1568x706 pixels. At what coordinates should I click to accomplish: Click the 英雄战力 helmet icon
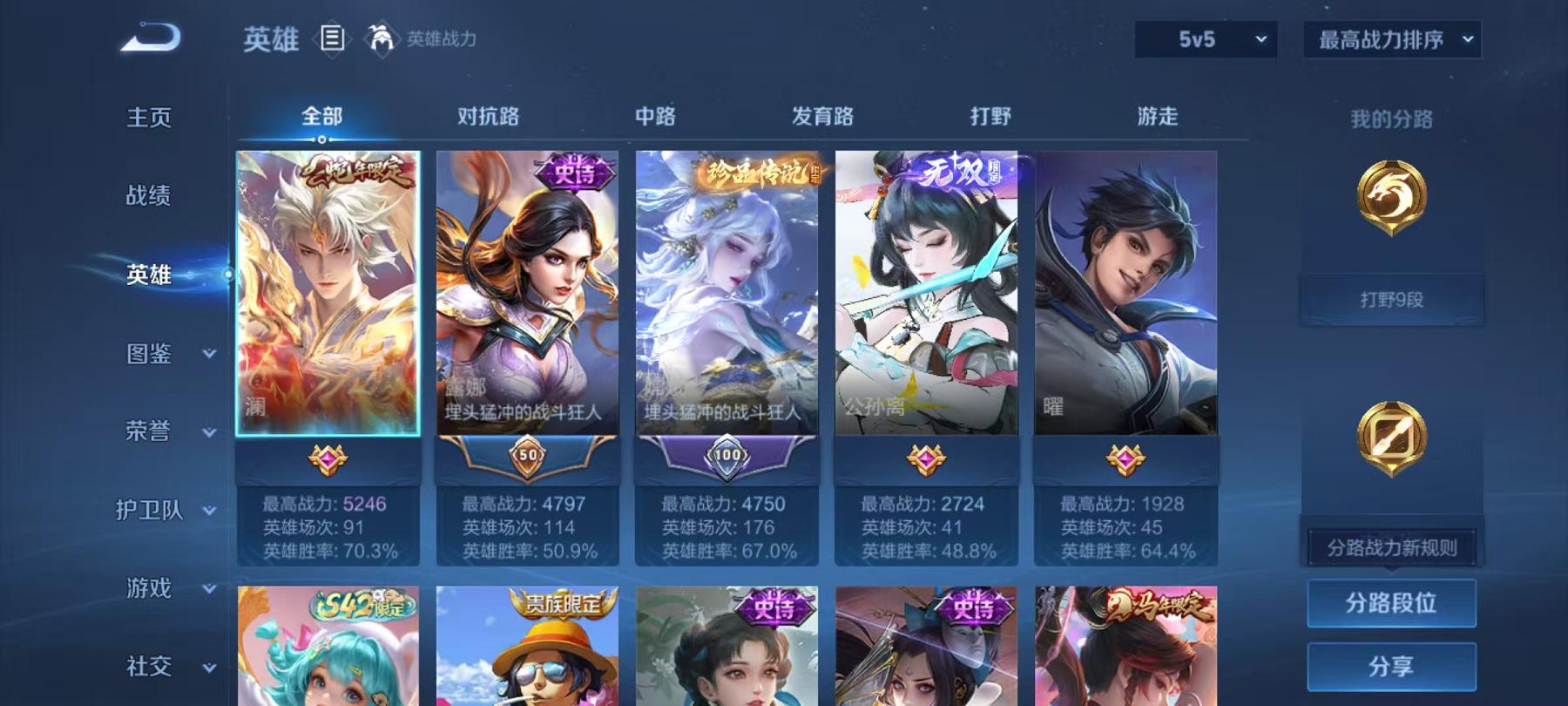pos(379,37)
